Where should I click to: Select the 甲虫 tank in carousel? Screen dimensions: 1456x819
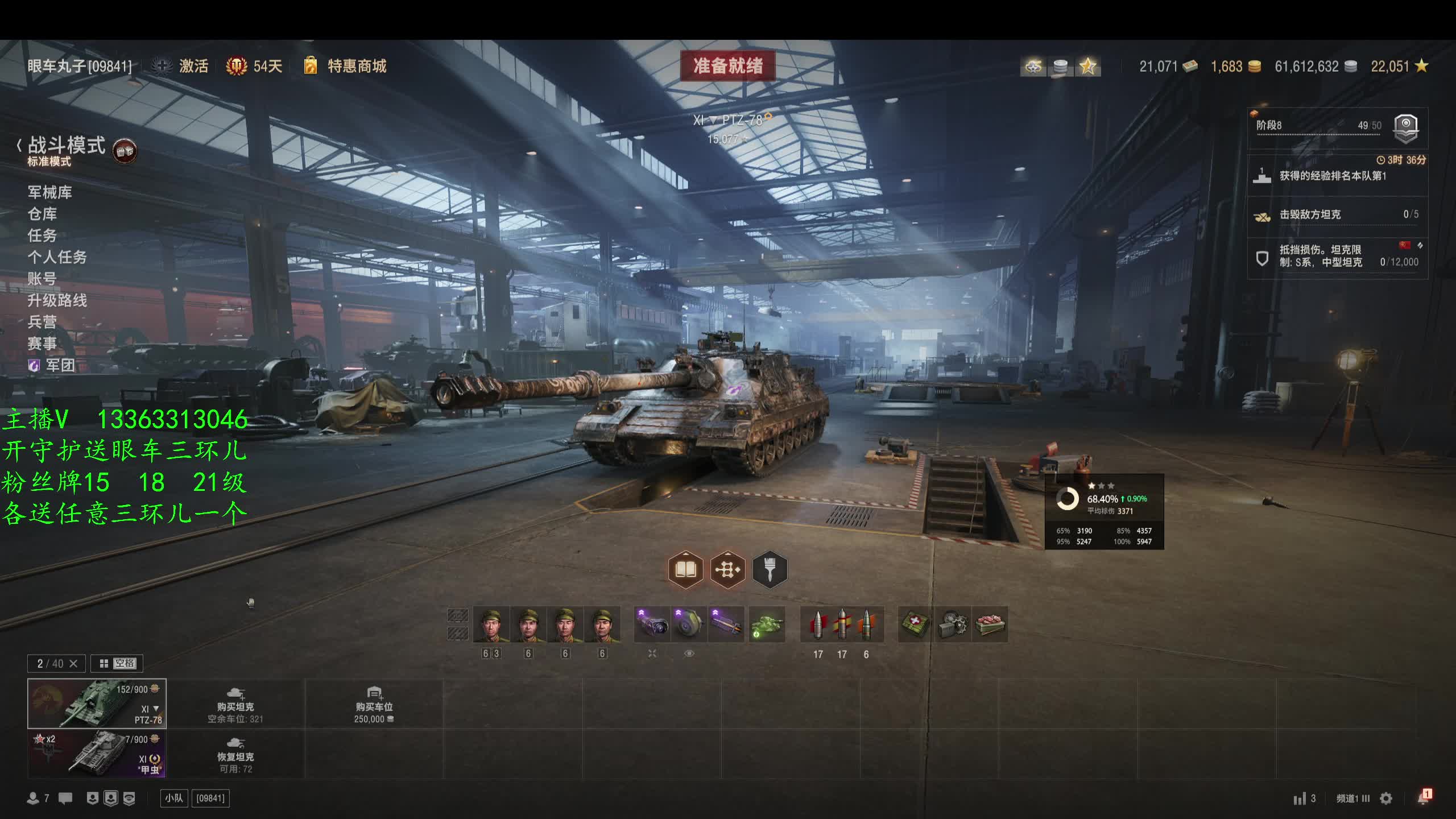(97, 754)
